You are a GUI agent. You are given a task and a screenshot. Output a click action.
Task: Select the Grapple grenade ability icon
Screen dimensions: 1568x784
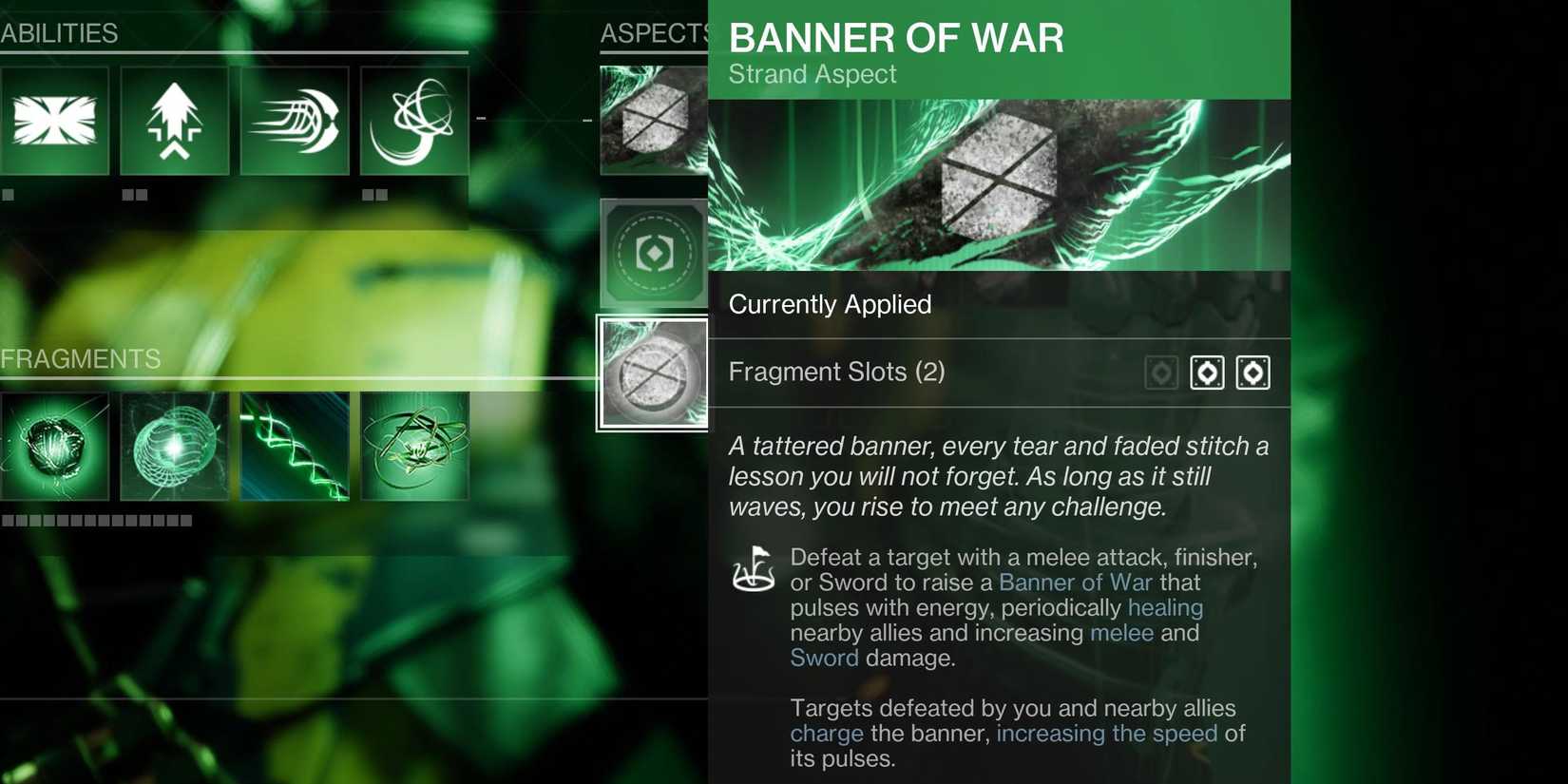(413, 120)
